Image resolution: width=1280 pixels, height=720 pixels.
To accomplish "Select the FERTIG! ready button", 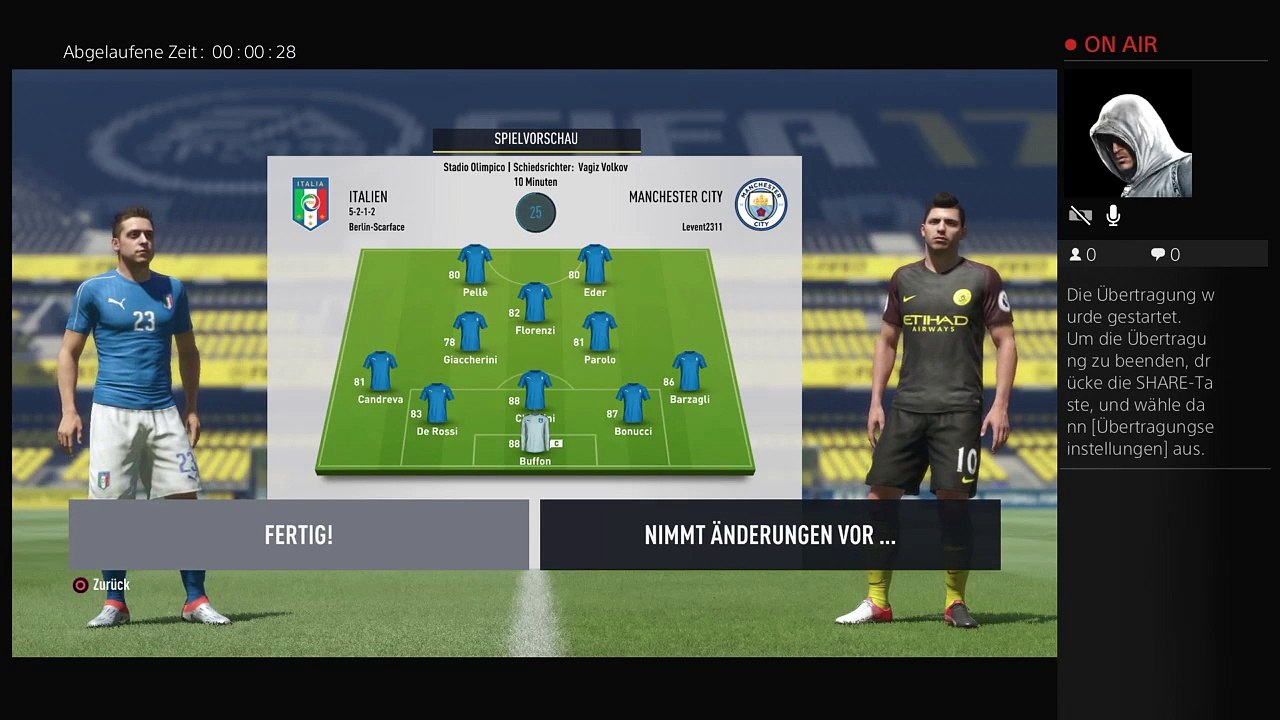I will (298, 535).
